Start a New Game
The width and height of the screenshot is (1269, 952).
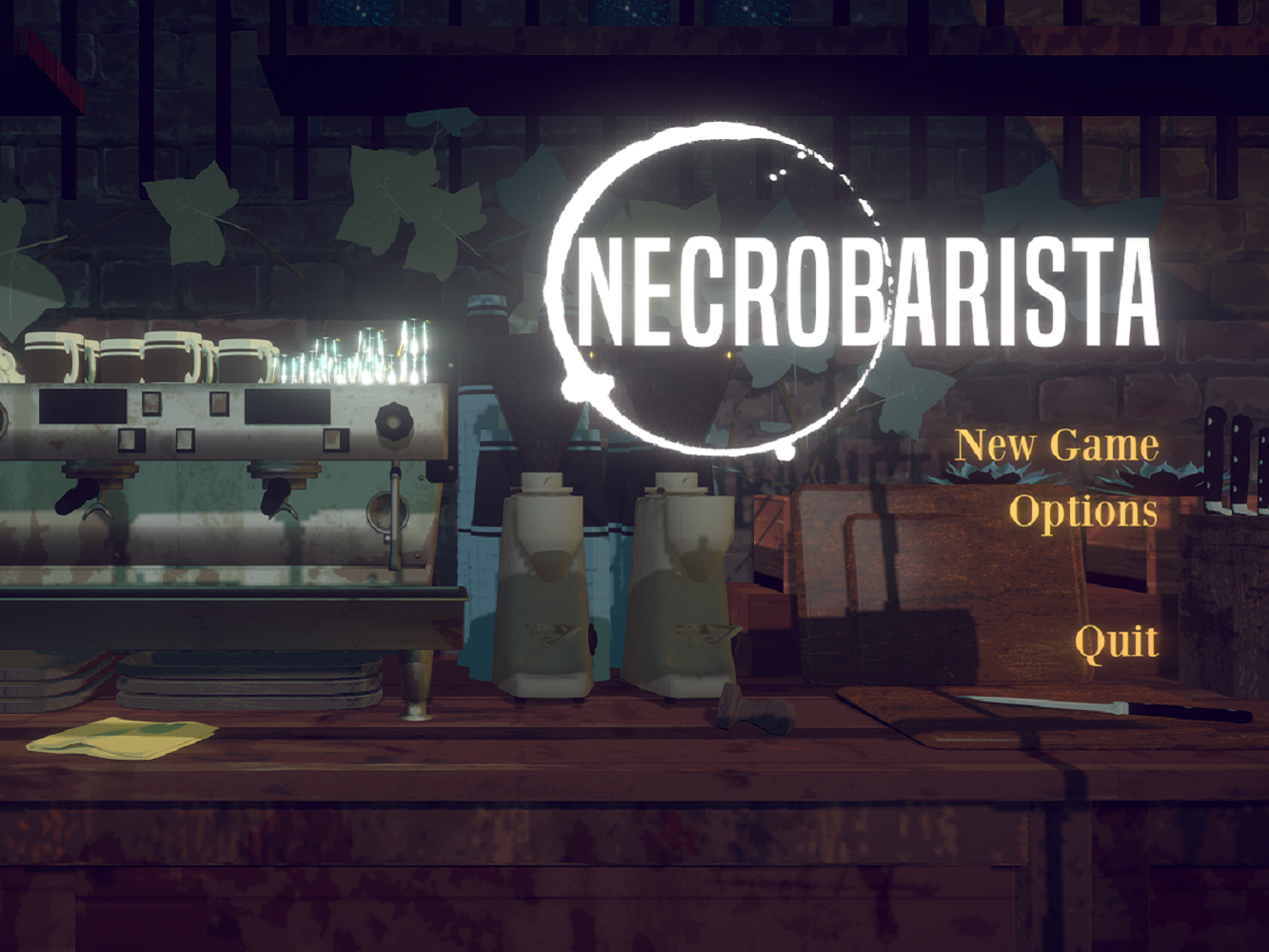(1057, 444)
